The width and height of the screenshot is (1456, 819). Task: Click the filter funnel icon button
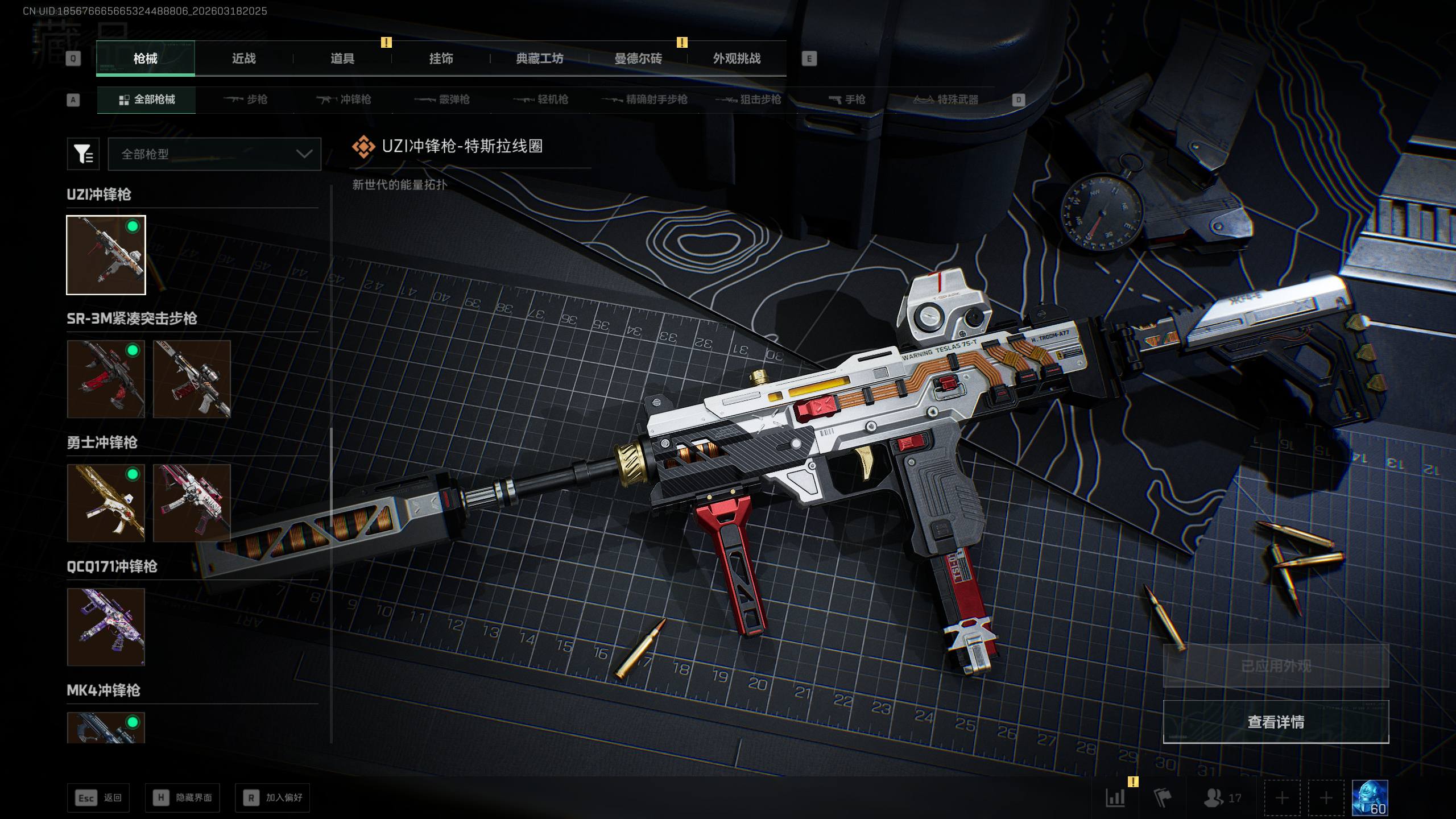83,154
